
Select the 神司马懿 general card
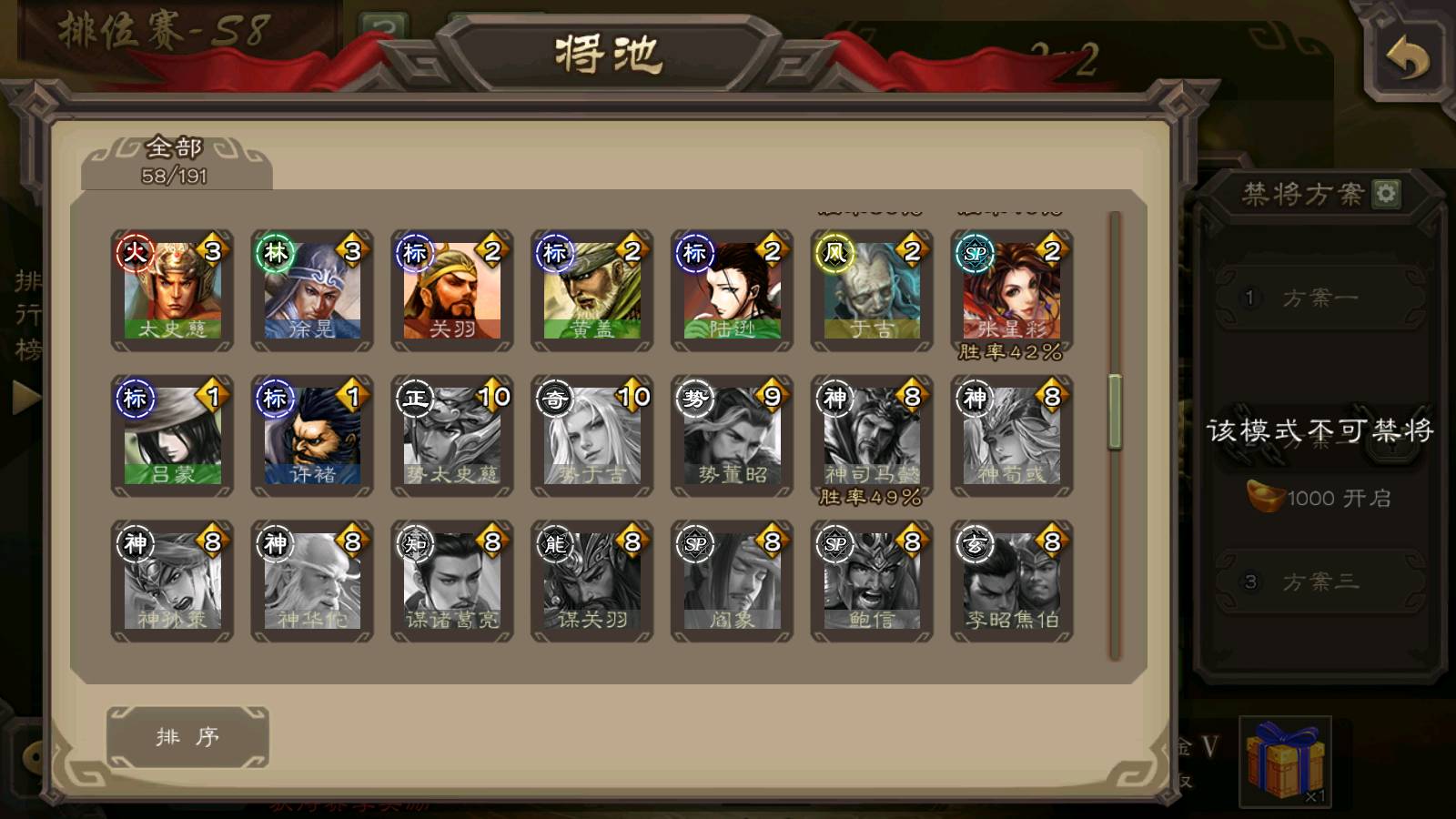(872, 436)
